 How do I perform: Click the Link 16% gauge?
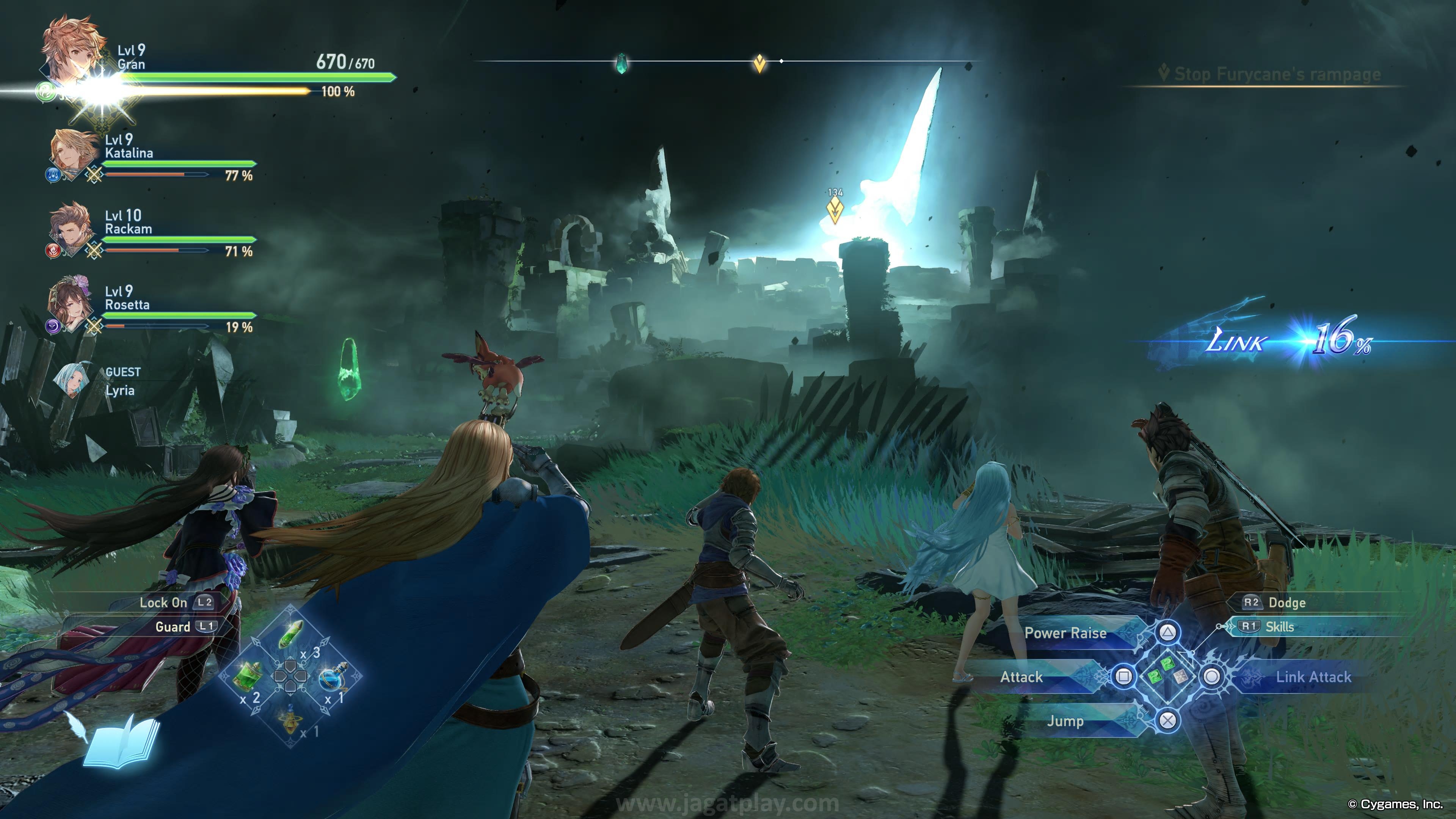click(1289, 340)
